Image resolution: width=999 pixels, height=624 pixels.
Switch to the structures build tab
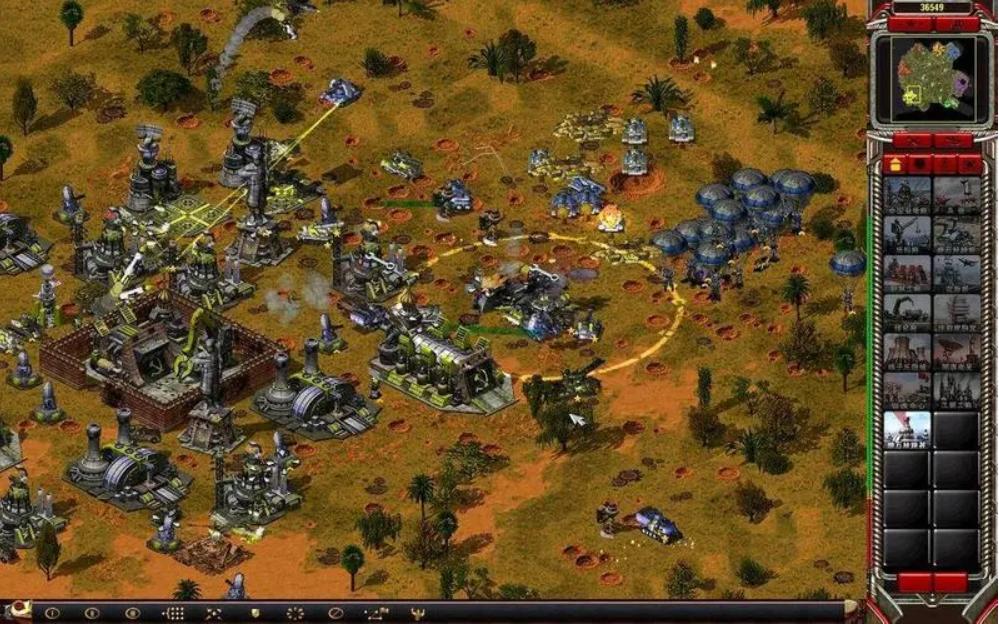click(895, 164)
